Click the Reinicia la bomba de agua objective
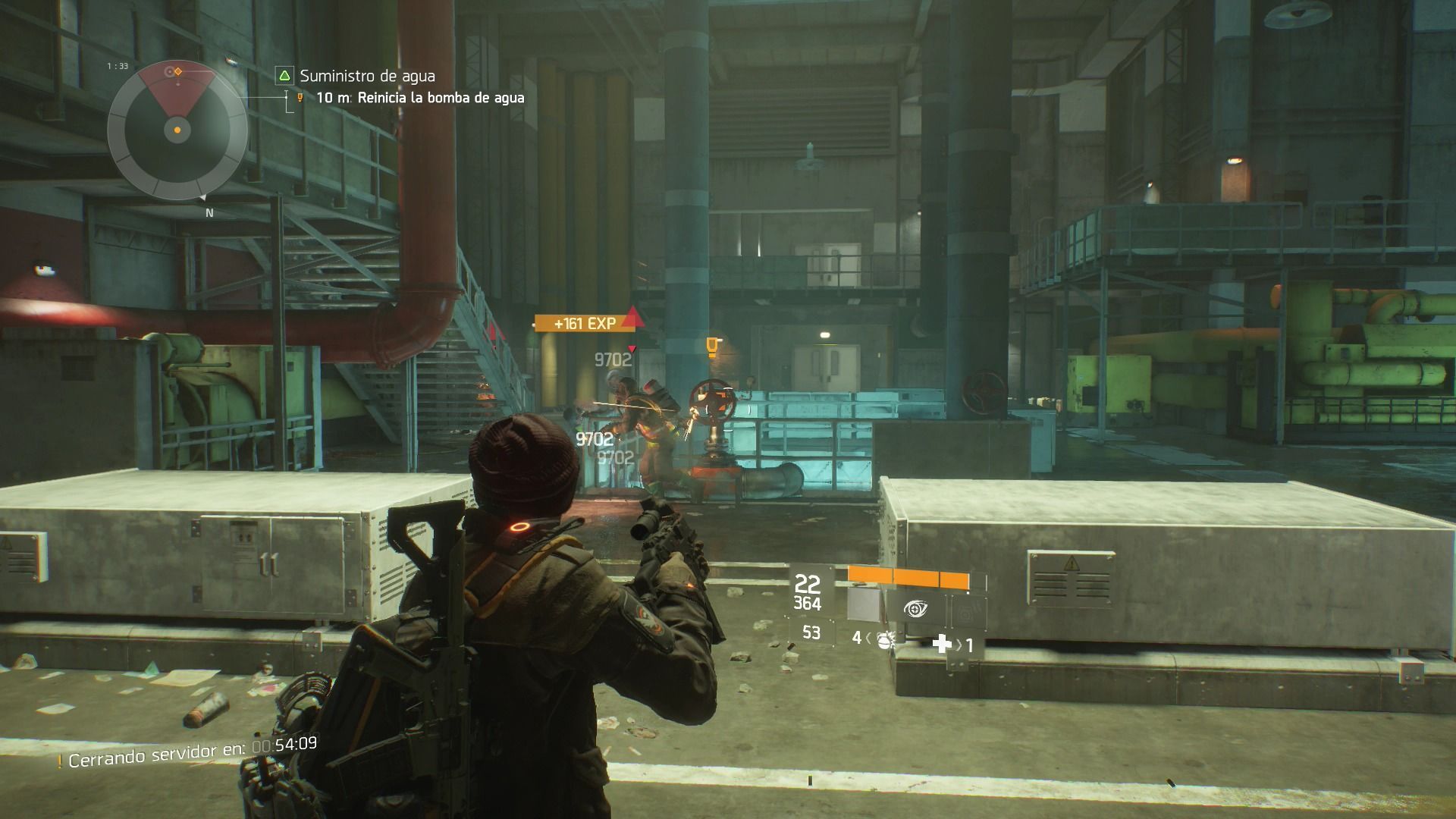Image resolution: width=1456 pixels, height=819 pixels. pyautogui.click(x=441, y=98)
